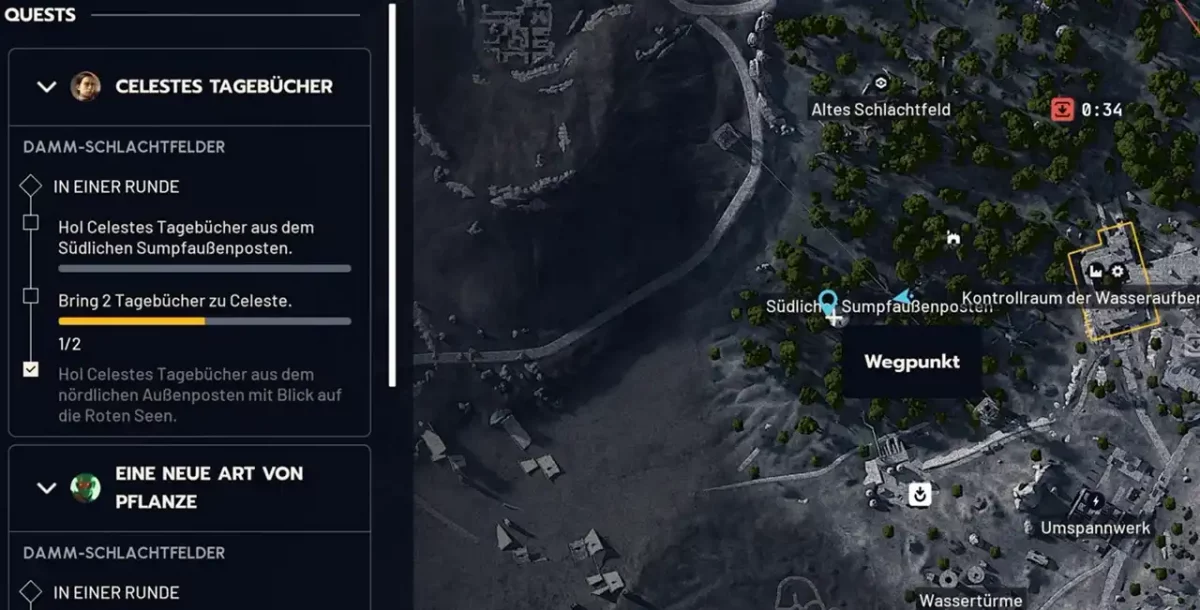Collapse the Celestes Tagebücher quest

point(46,86)
